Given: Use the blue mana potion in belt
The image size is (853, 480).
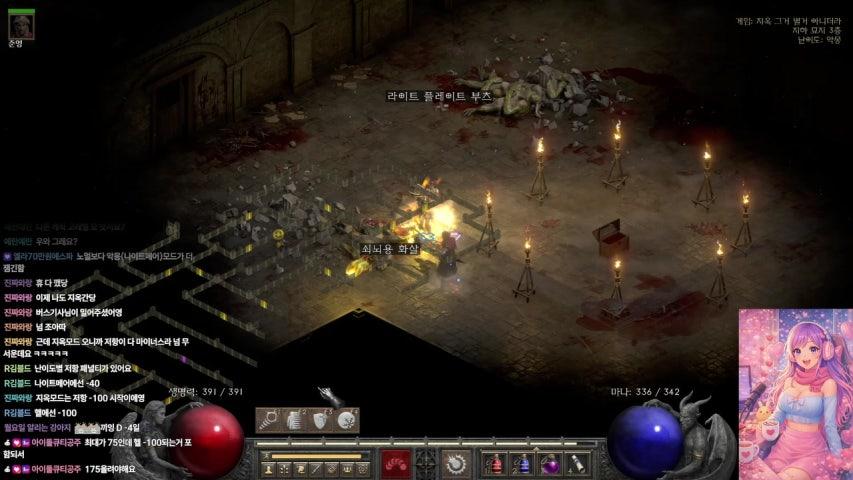Looking at the screenshot, I should point(521,464).
